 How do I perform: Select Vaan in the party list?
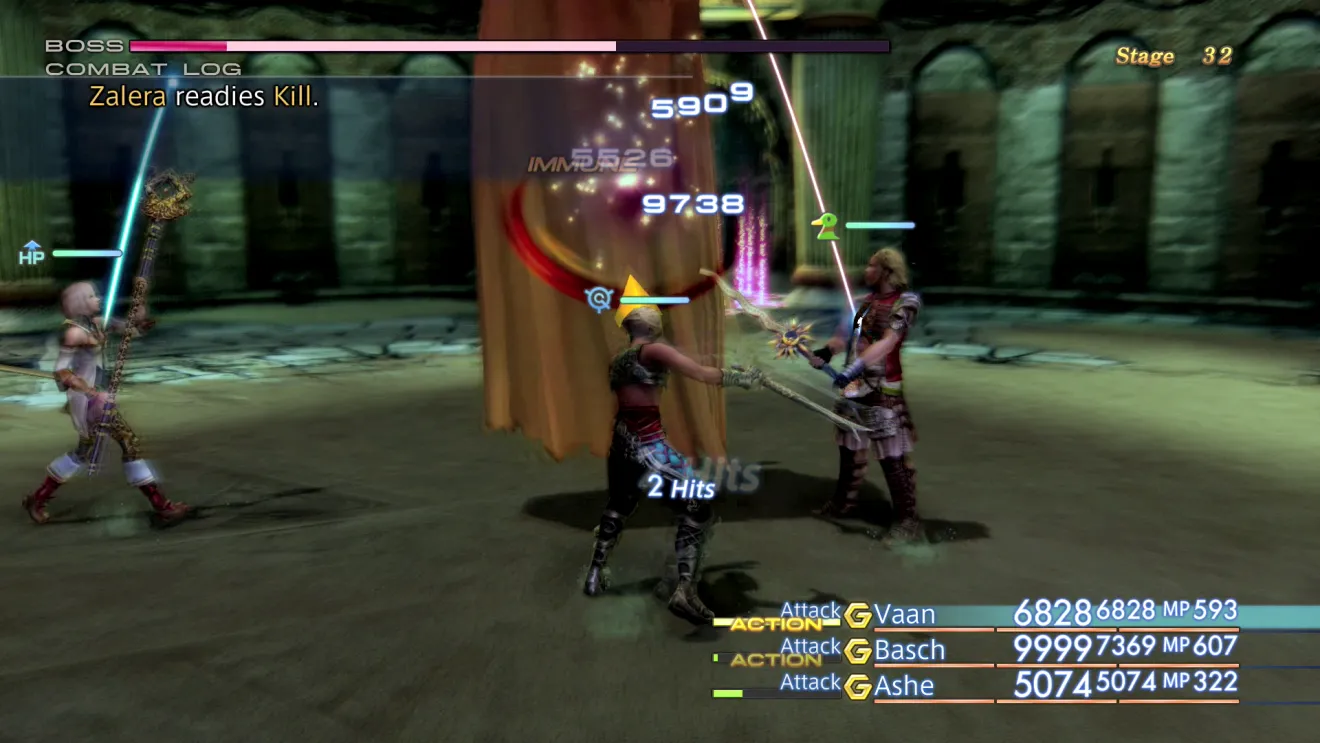pyautogui.click(x=905, y=613)
